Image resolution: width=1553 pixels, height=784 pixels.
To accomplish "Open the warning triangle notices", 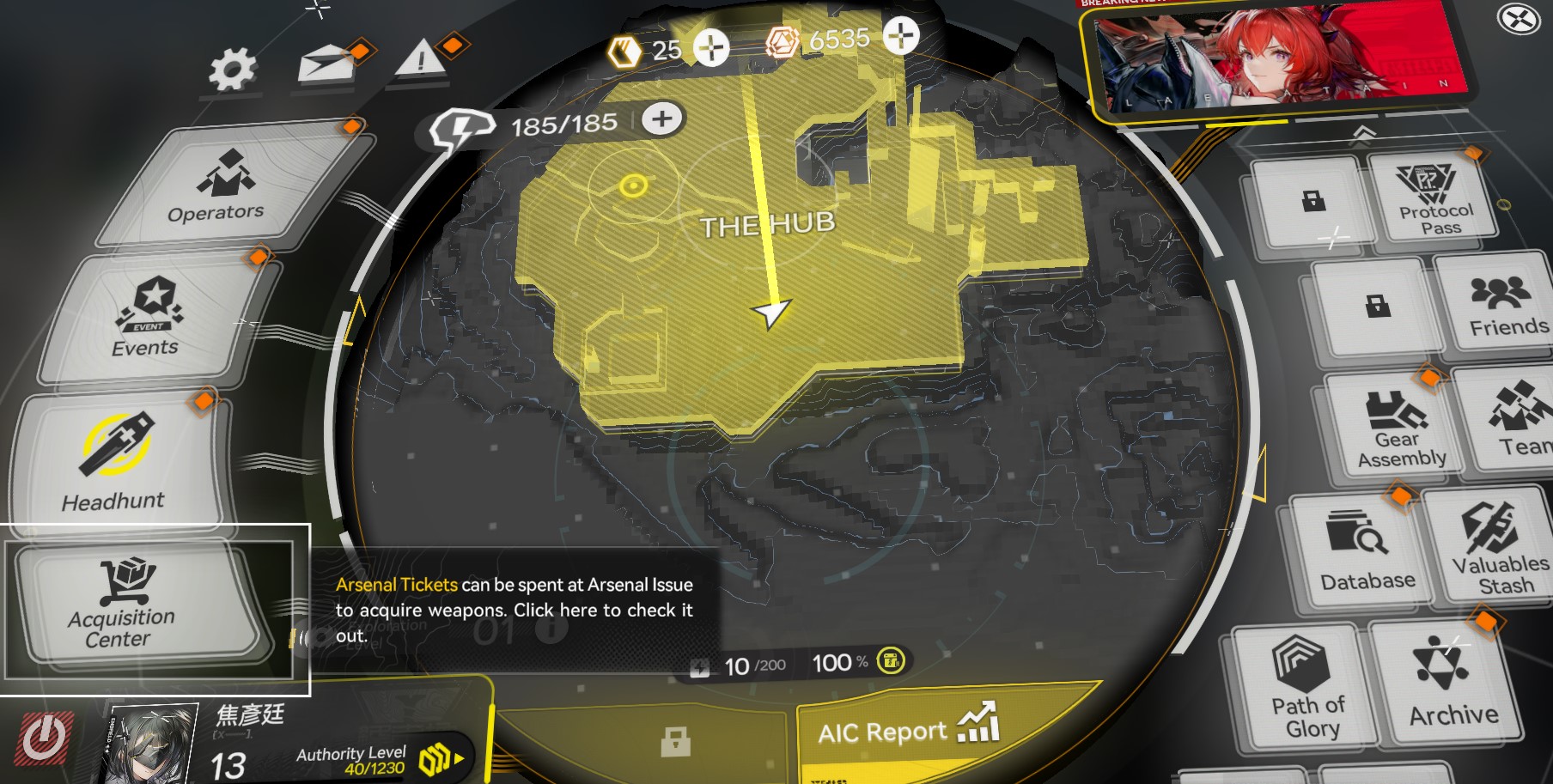I will (x=421, y=61).
